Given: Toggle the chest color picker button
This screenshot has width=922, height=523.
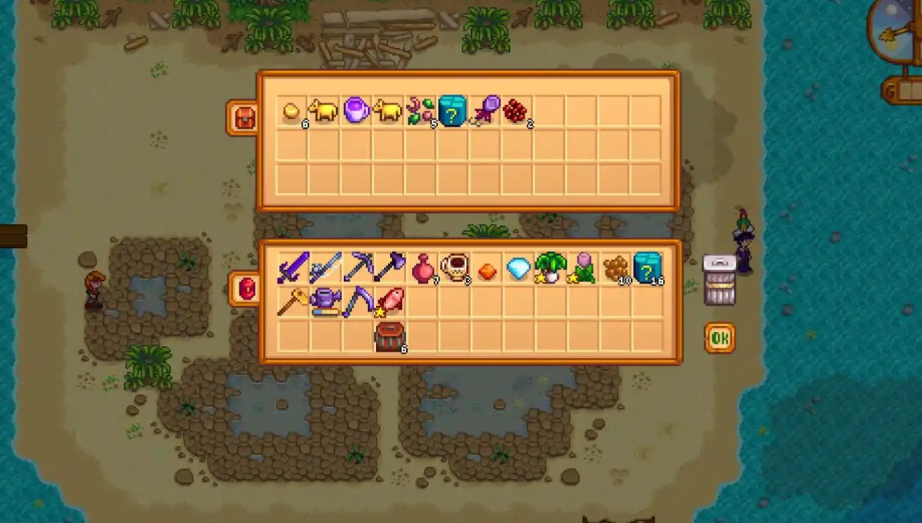Looking at the screenshot, I should [242, 116].
